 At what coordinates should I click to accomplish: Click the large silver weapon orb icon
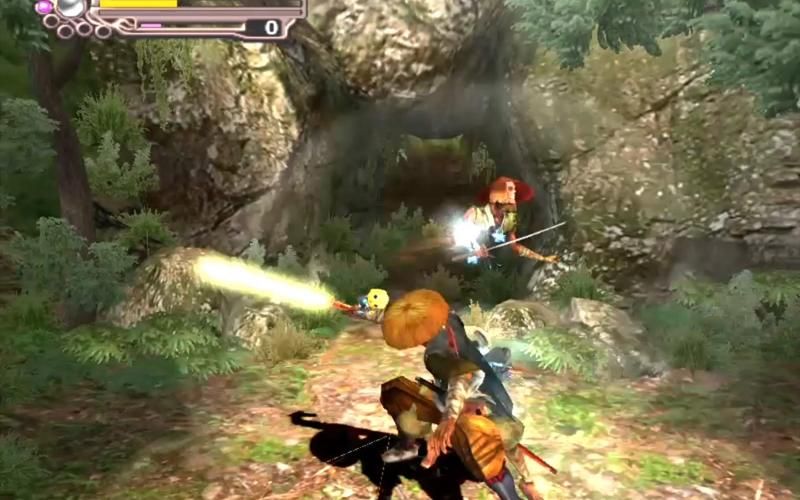click(x=71, y=7)
